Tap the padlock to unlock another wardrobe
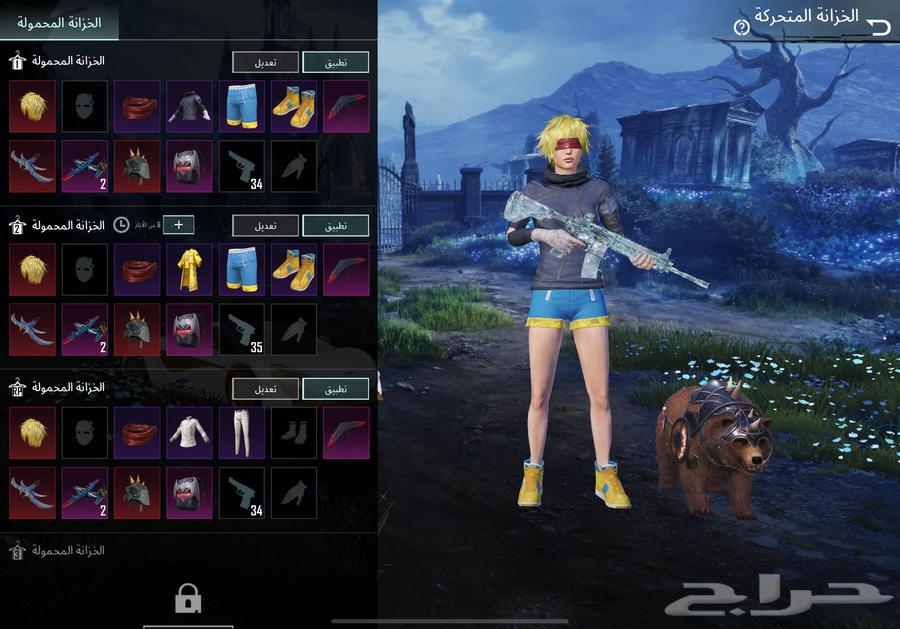 click(188, 599)
